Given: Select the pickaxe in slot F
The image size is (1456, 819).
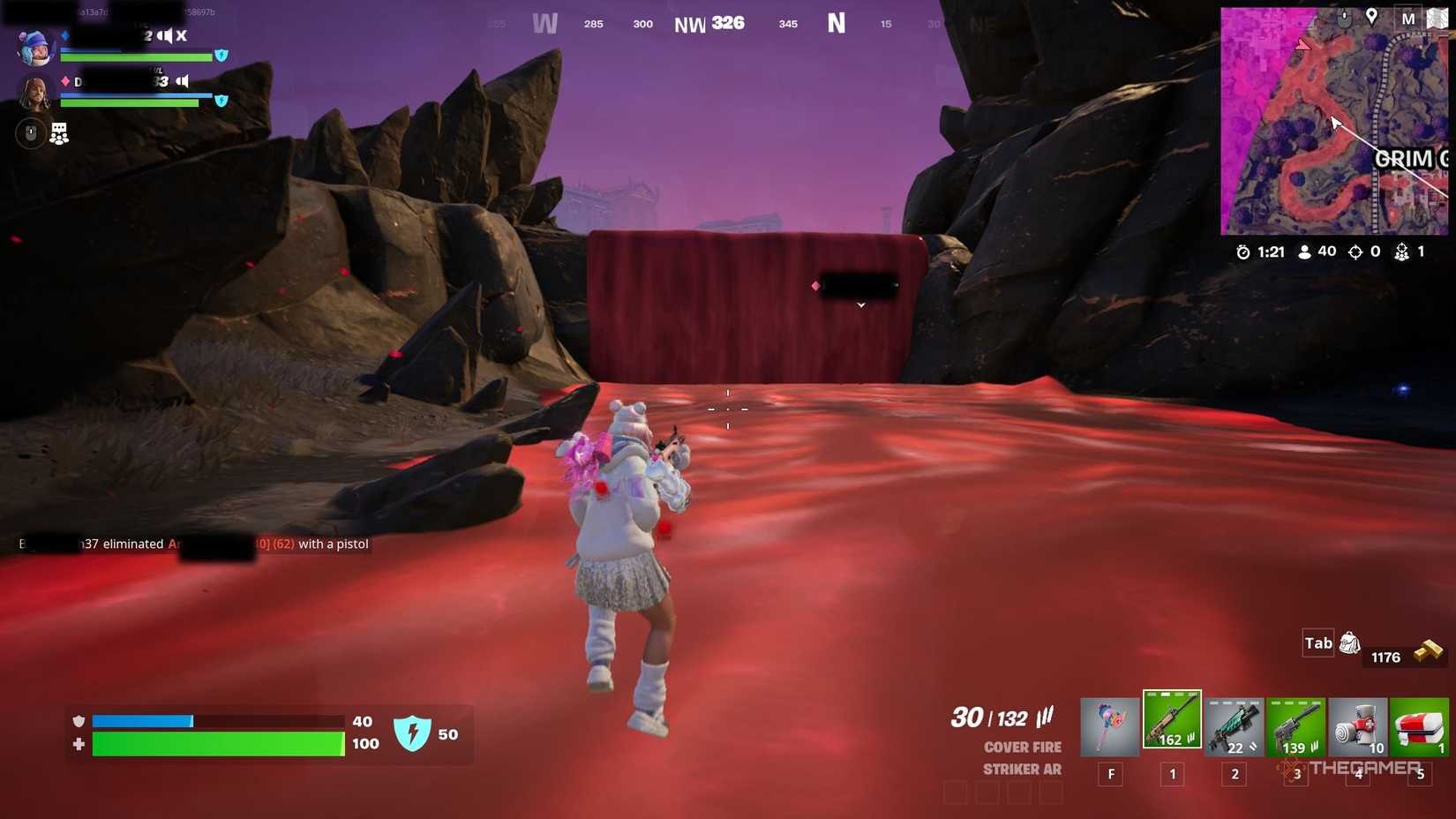Looking at the screenshot, I should coord(1110,724).
